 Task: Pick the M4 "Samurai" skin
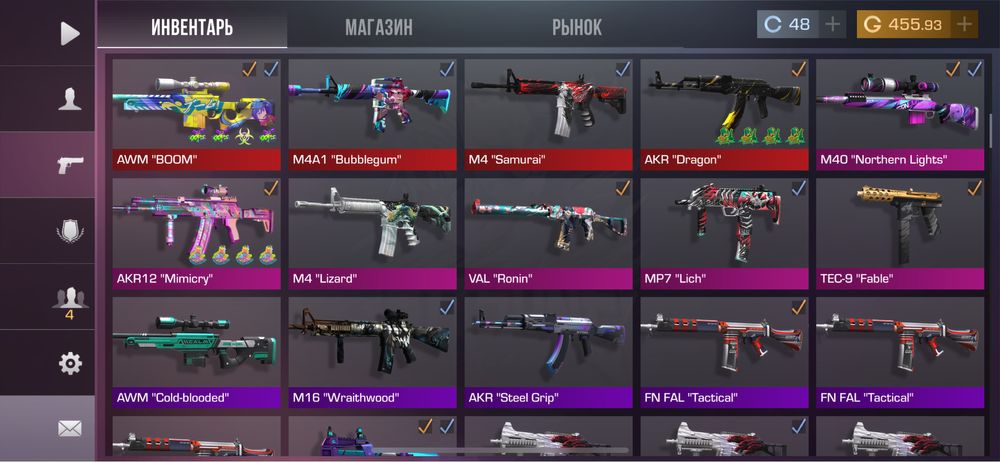(x=548, y=114)
